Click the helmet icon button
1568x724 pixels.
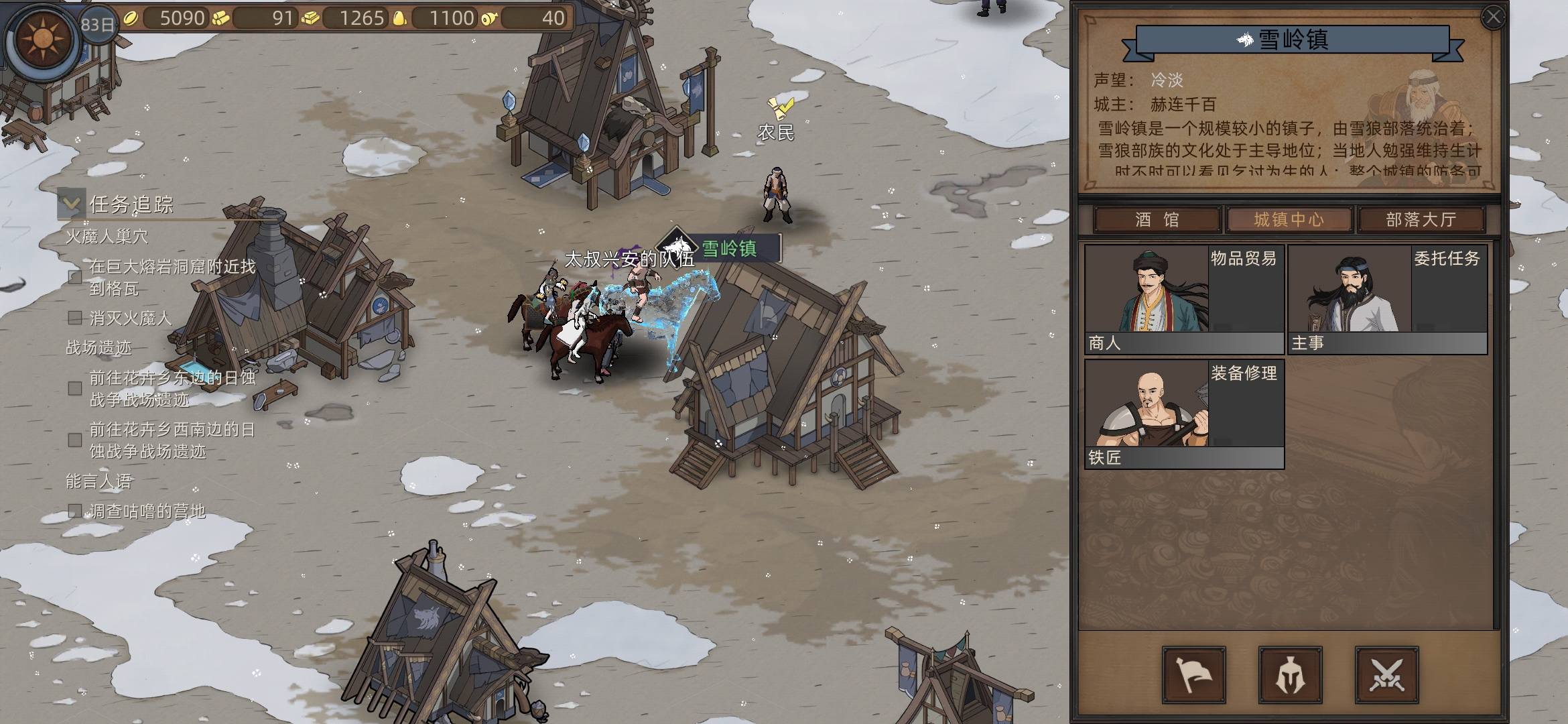coord(1290,674)
